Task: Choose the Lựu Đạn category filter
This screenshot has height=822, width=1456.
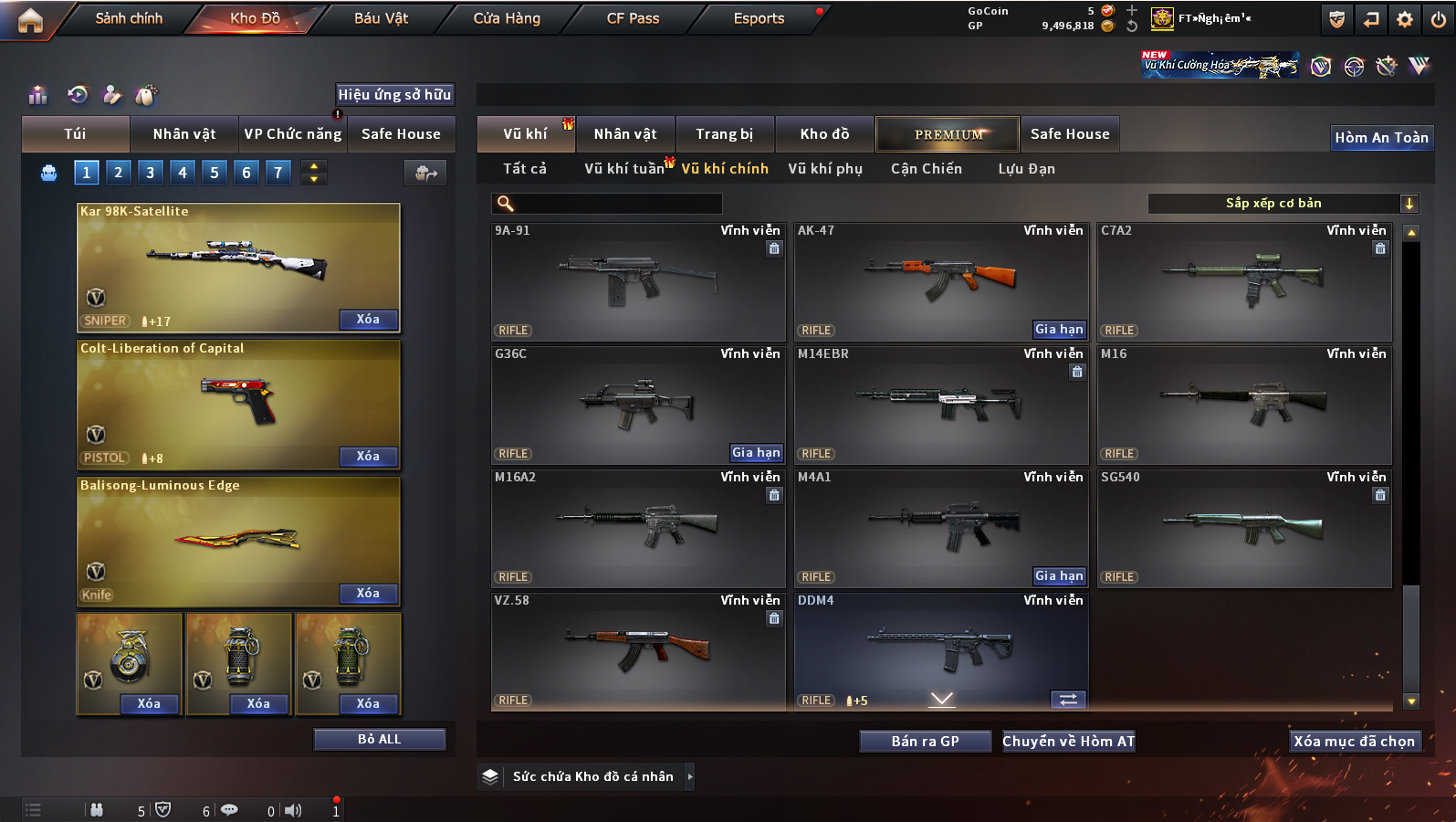Action: 1026,169
